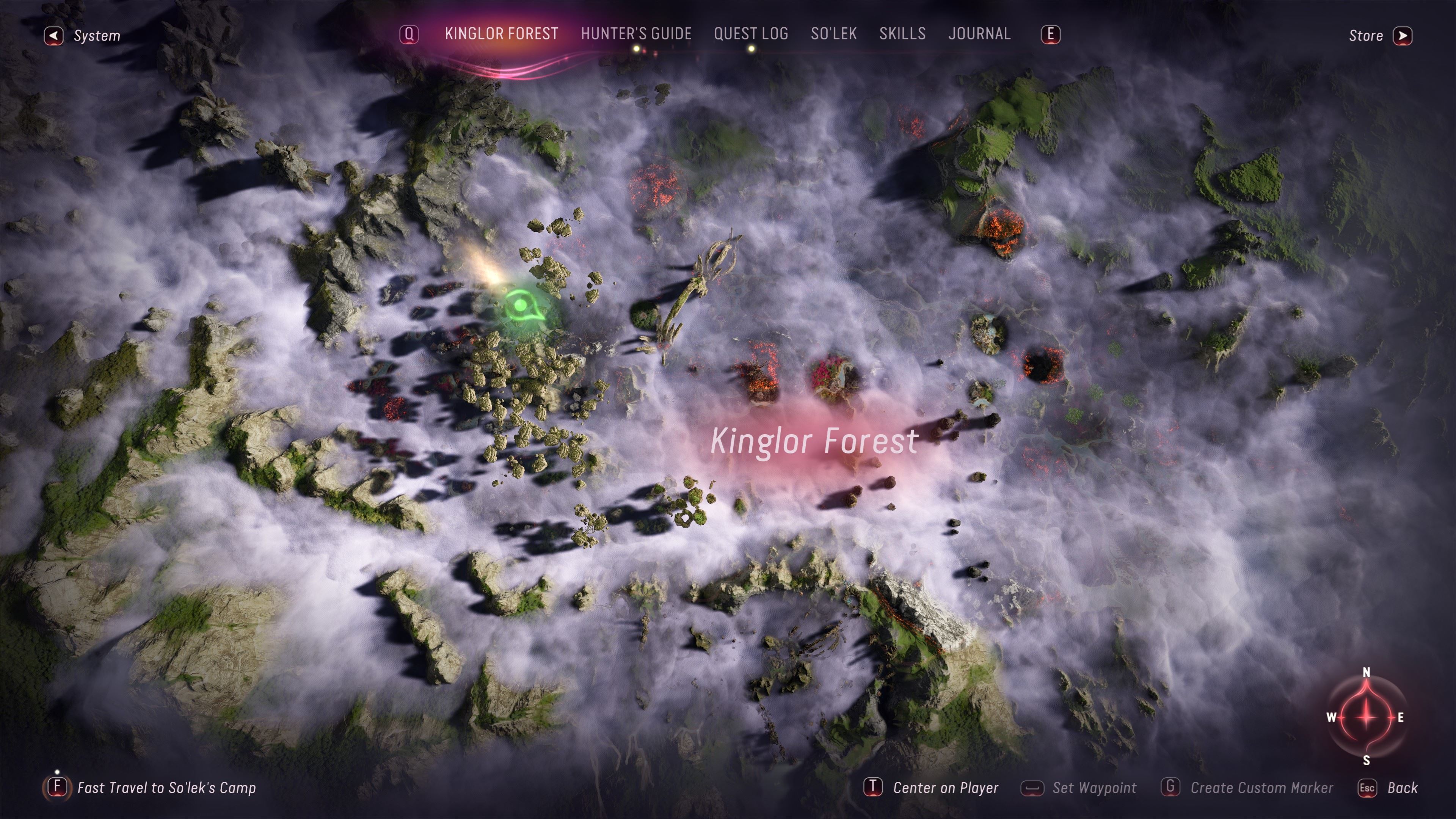Viewport: 1456px width, 819px height.
Task: Switch to the Quest Log tab
Action: 751,34
